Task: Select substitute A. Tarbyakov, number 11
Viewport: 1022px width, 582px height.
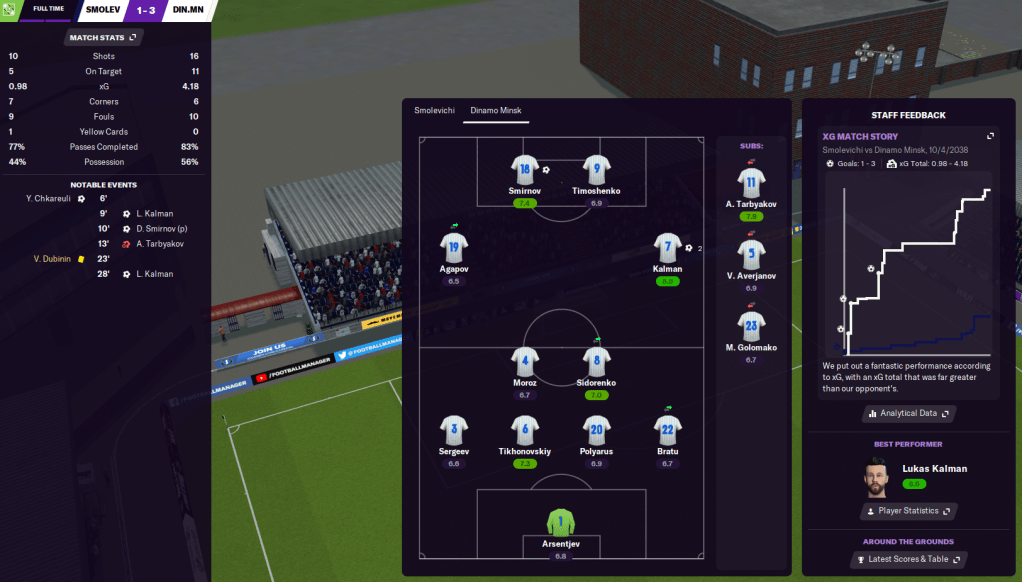Action: [751, 182]
